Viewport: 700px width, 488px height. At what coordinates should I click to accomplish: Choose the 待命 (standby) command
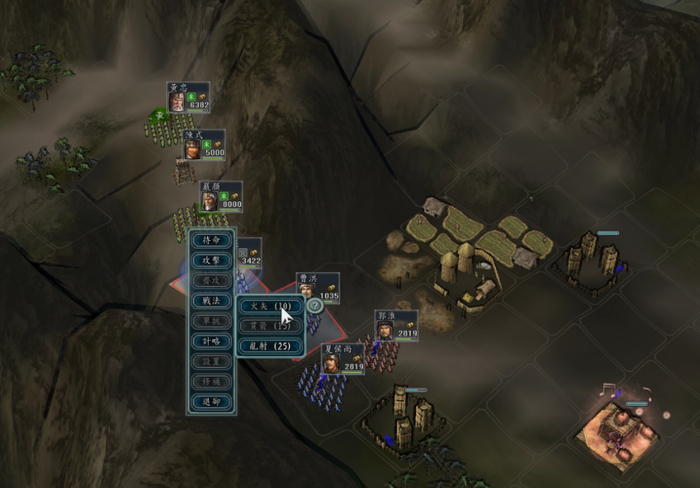coord(211,241)
